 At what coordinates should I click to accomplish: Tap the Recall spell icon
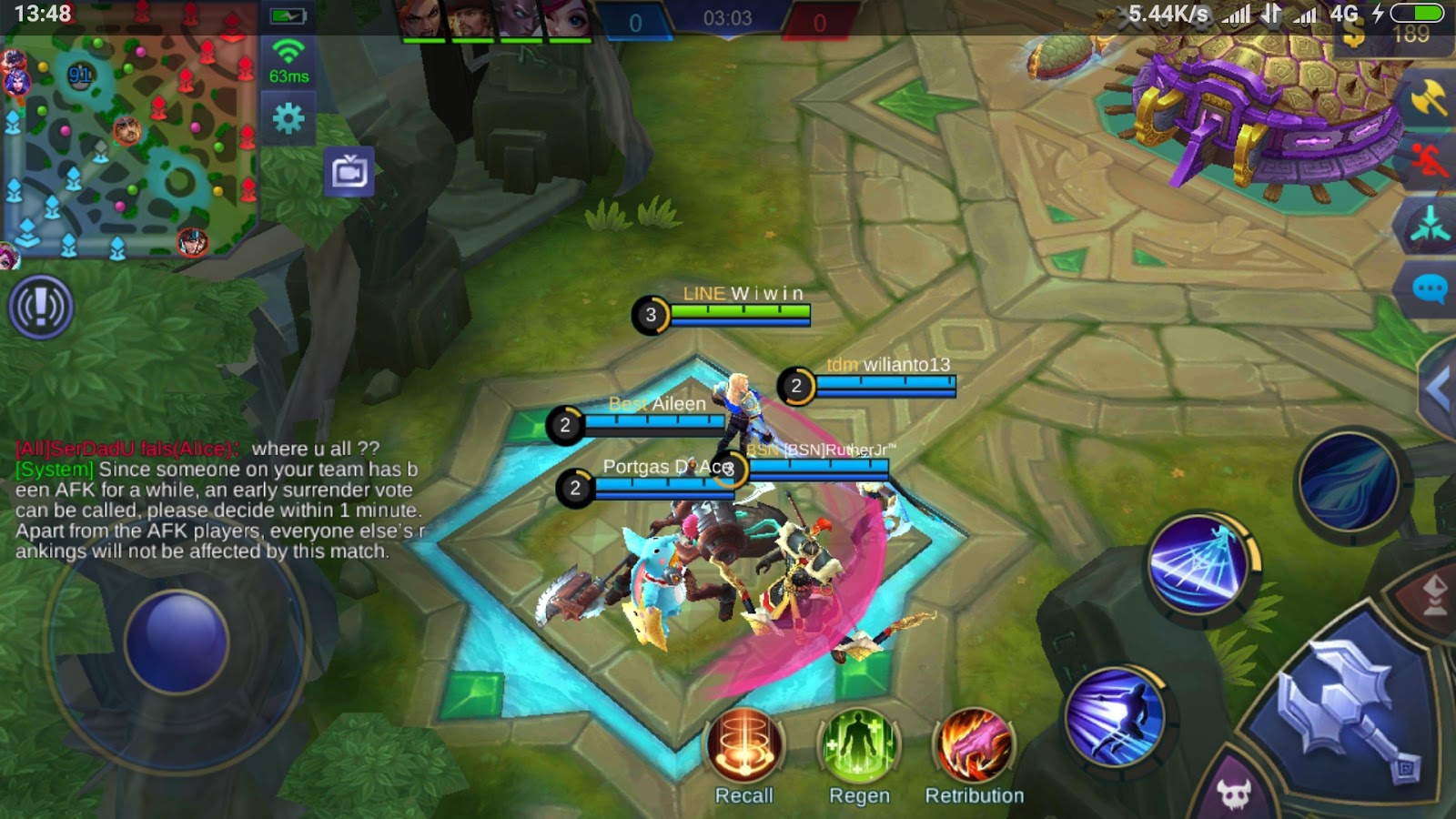pos(744,746)
